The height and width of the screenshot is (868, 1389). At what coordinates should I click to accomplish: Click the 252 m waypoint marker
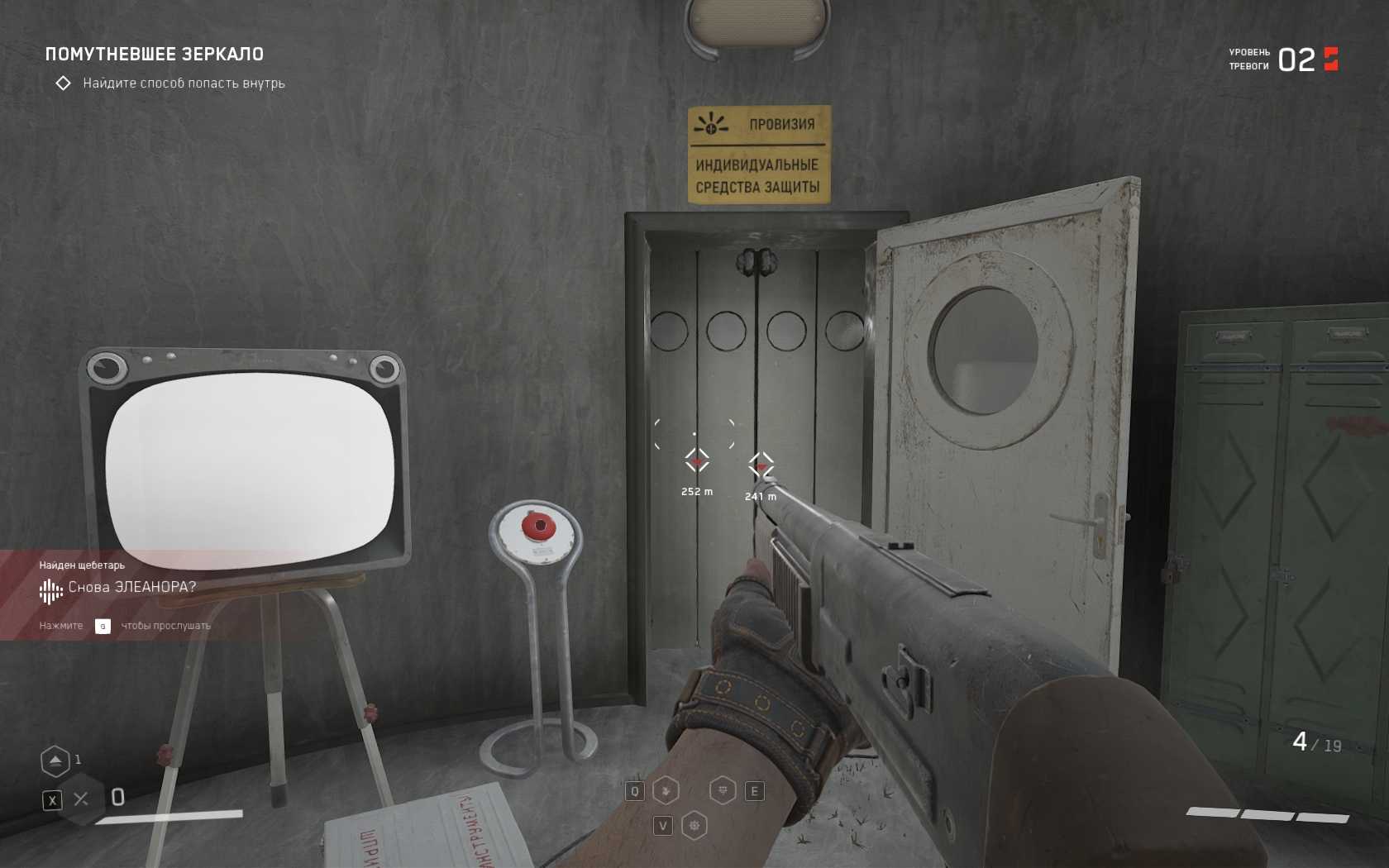(697, 460)
